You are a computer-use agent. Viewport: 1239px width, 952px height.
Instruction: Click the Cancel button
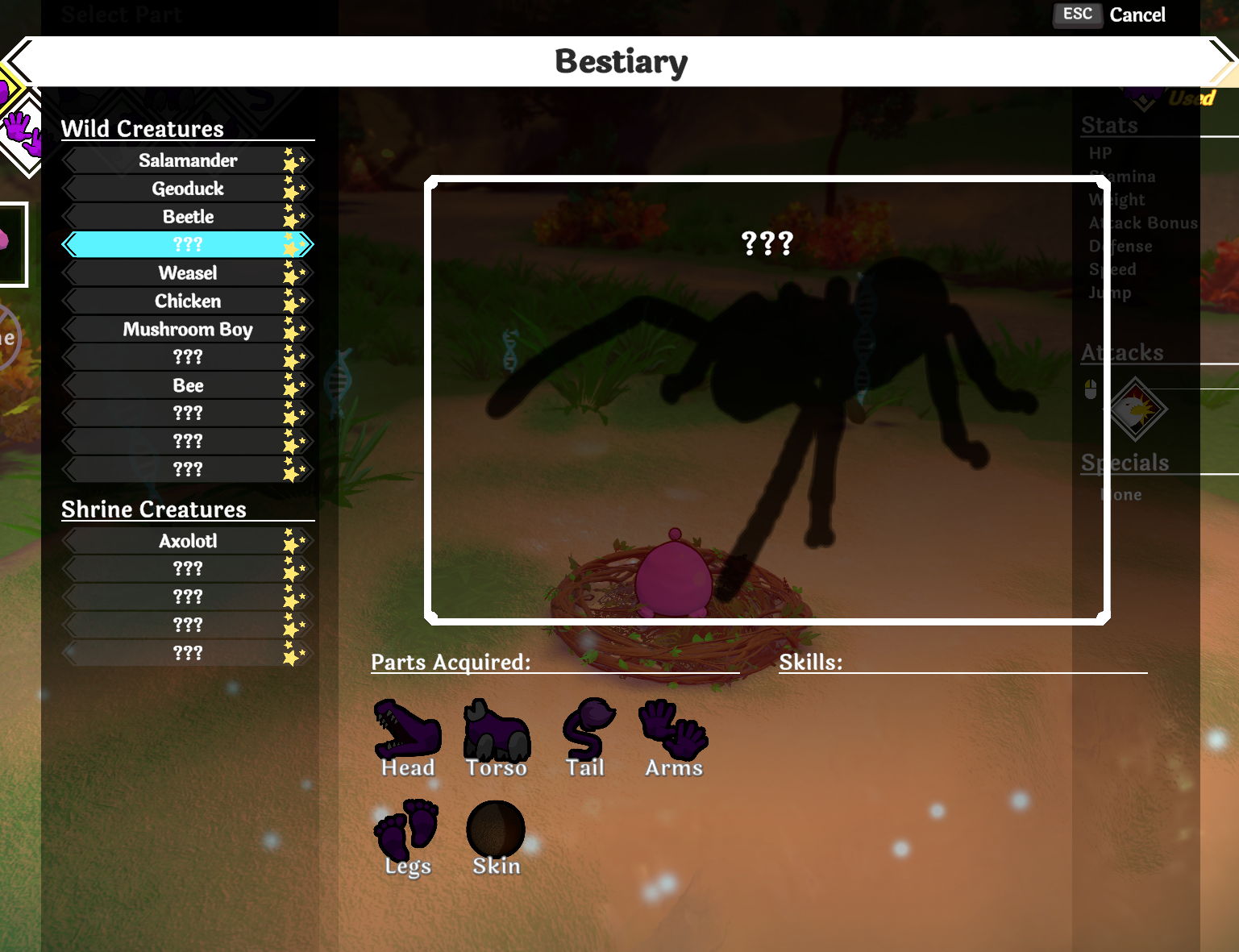(1137, 15)
